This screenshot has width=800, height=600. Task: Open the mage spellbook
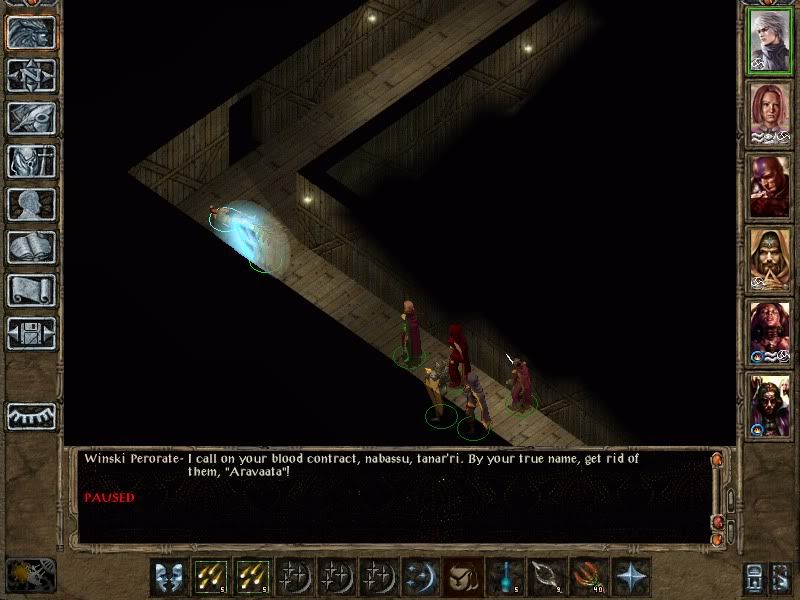click(32, 247)
